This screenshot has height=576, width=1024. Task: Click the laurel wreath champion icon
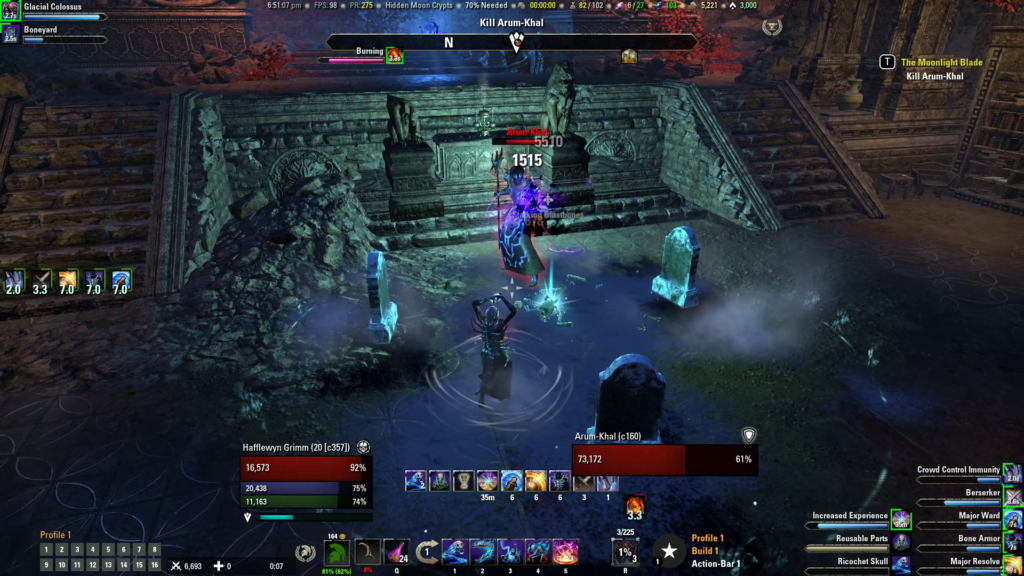pyautogui.click(x=306, y=551)
